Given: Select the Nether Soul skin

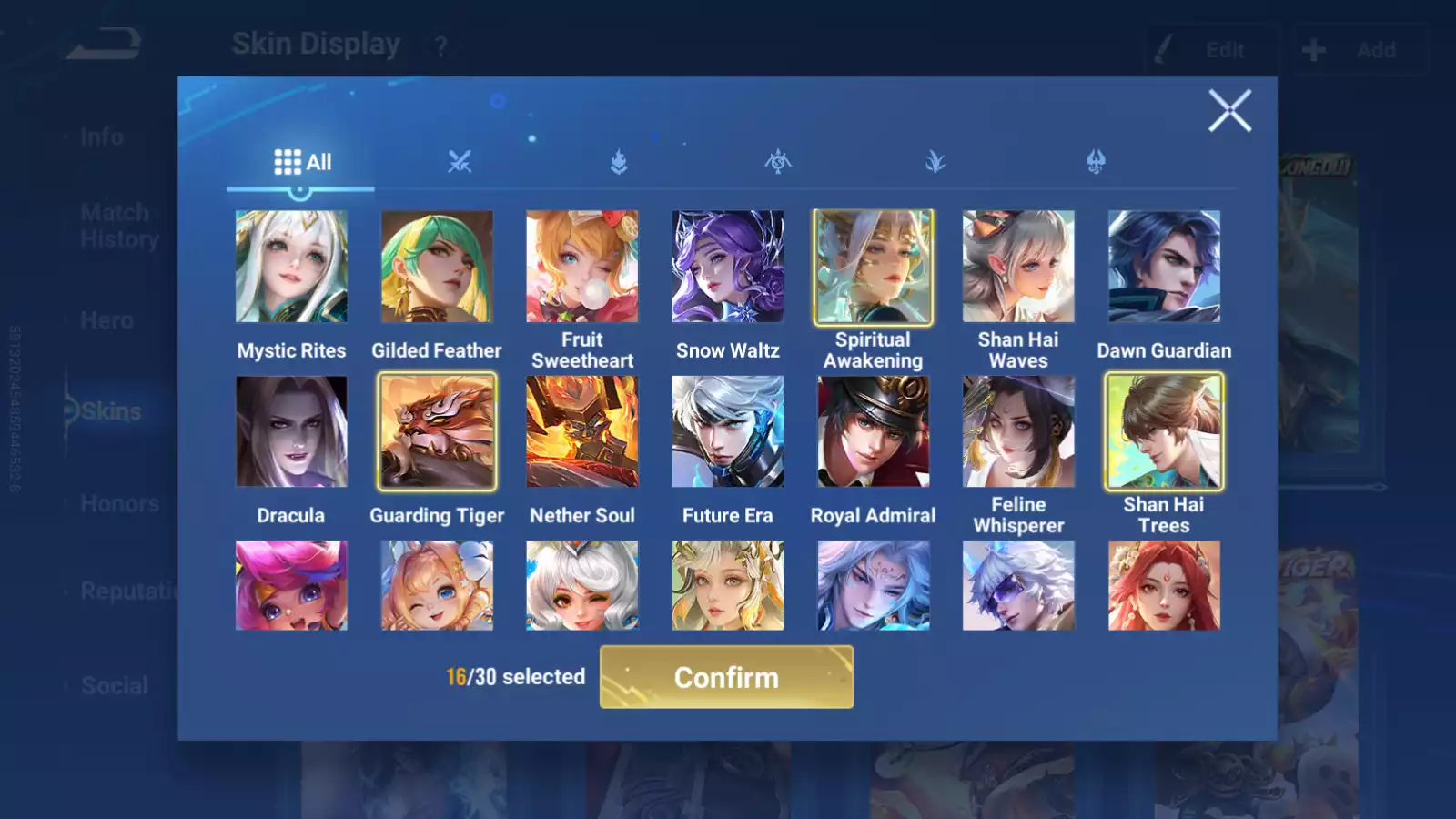Looking at the screenshot, I should [x=582, y=431].
